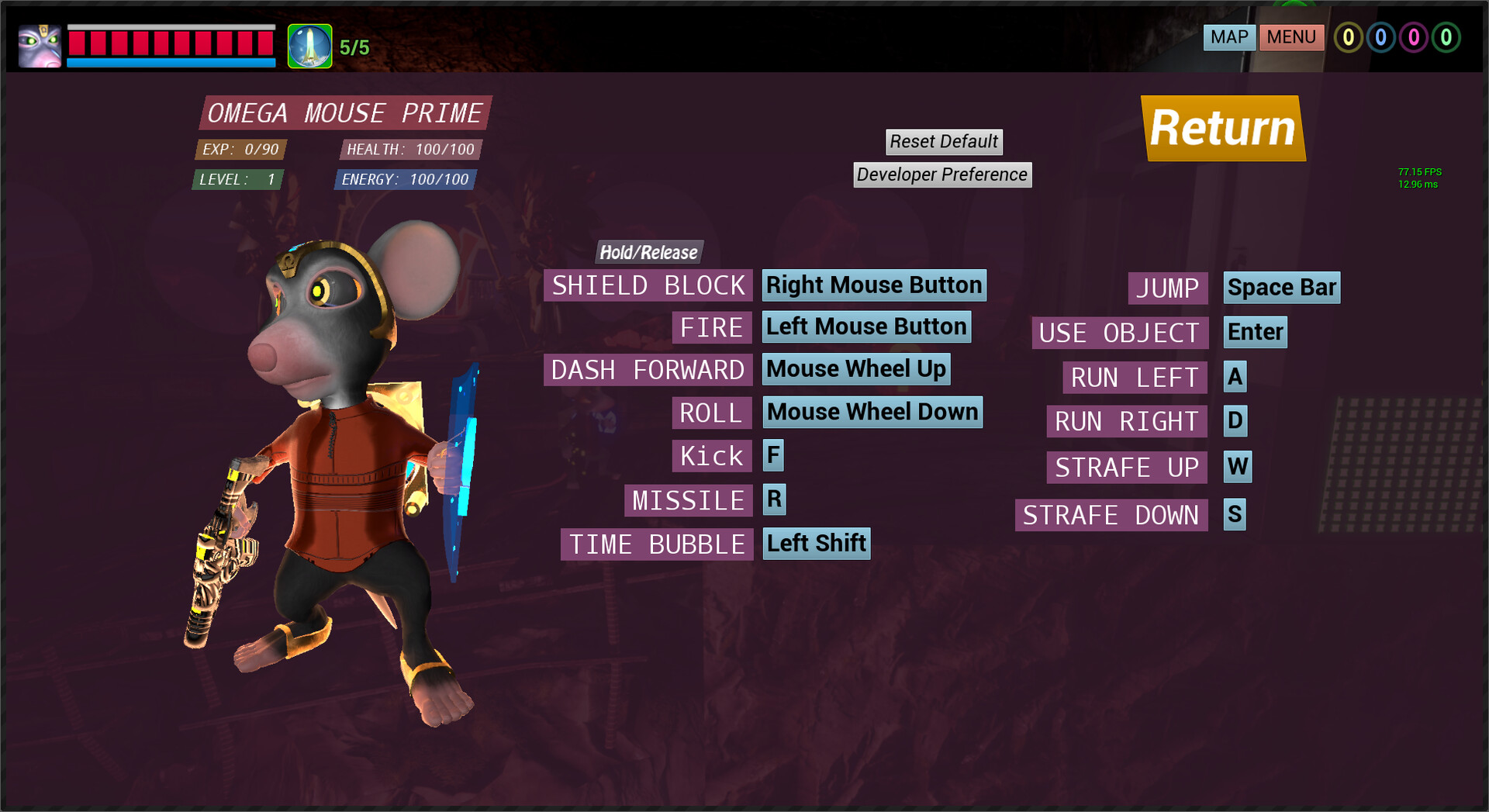Open the MENU panel
Image resolution: width=1489 pixels, height=812 pixels.
1291,36
